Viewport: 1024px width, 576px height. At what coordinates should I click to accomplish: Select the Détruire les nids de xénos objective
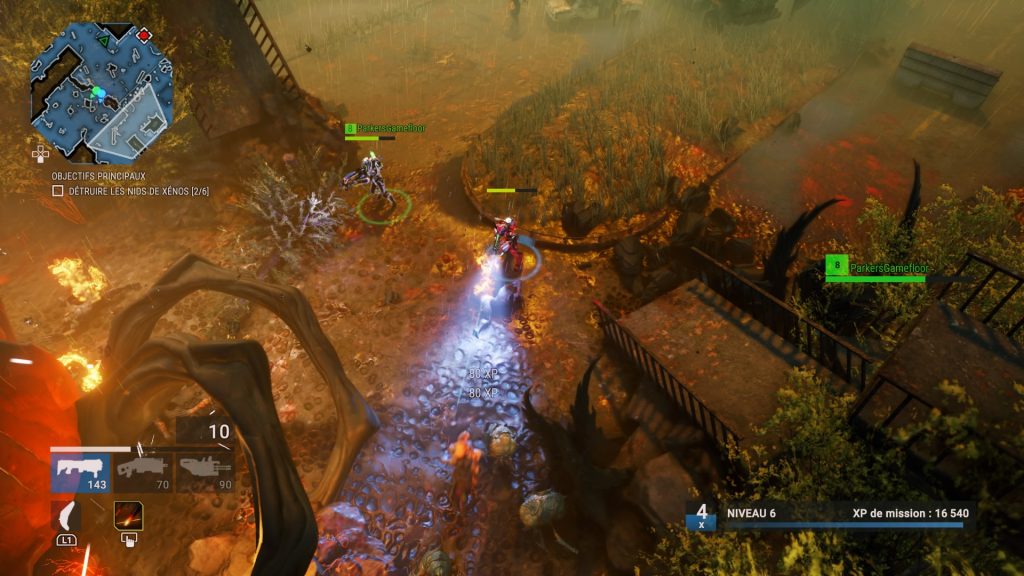tap(130, 191)
